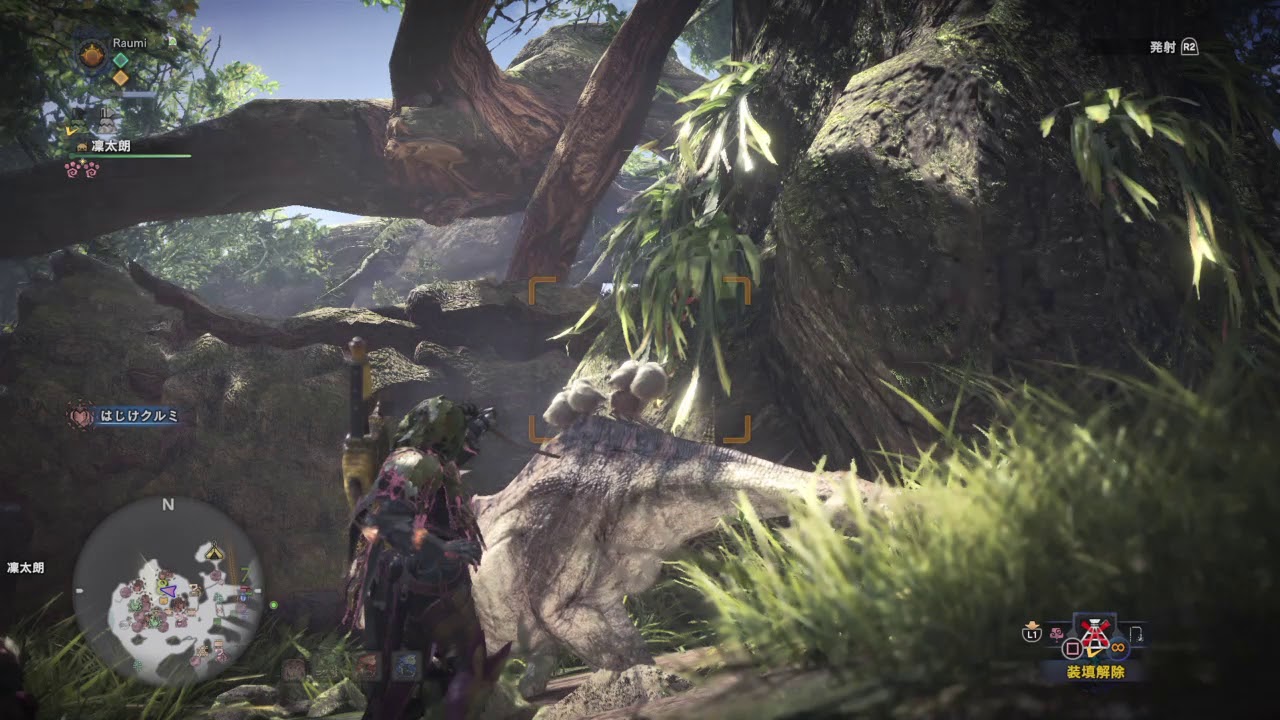Select the orange sun emblem beside Raumi
The width and height of the screenshot is (1280, 720).
coord(92,55)
